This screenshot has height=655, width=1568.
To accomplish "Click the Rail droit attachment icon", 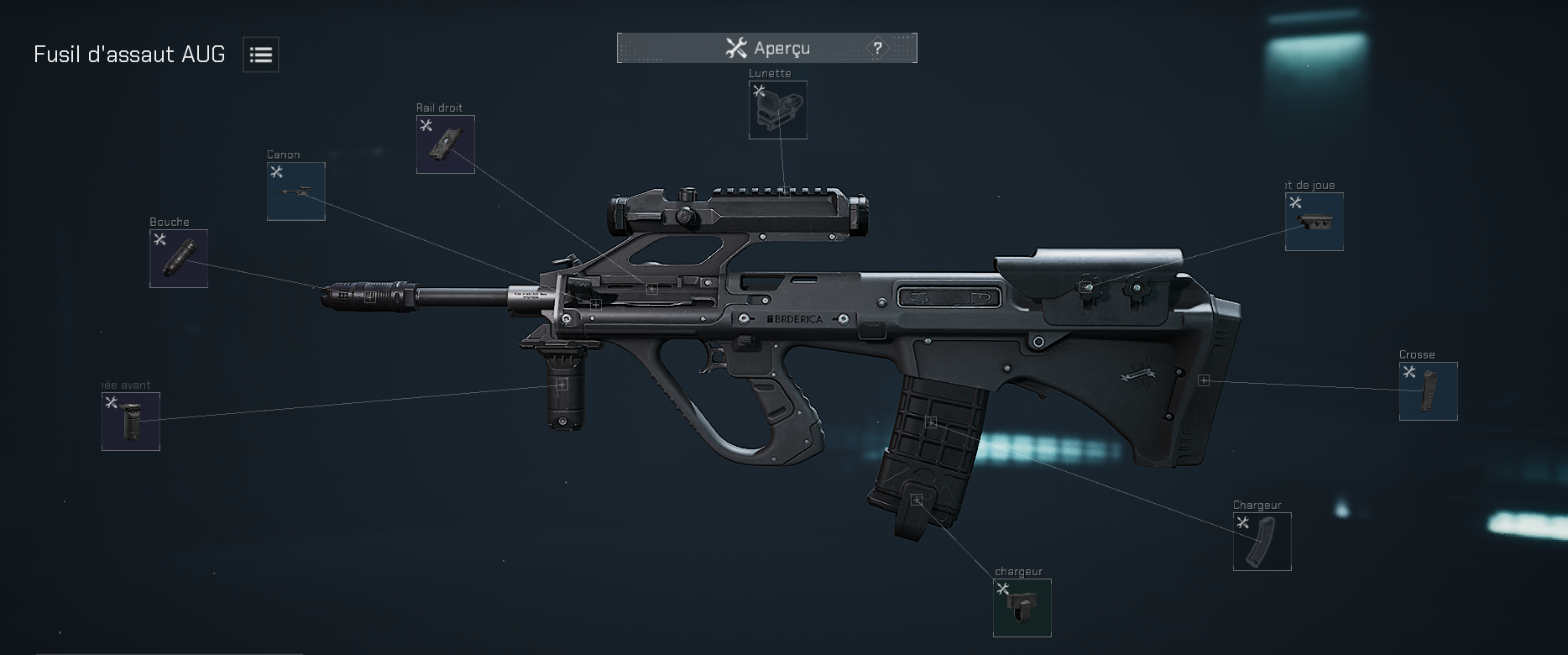I will (446, 144).
